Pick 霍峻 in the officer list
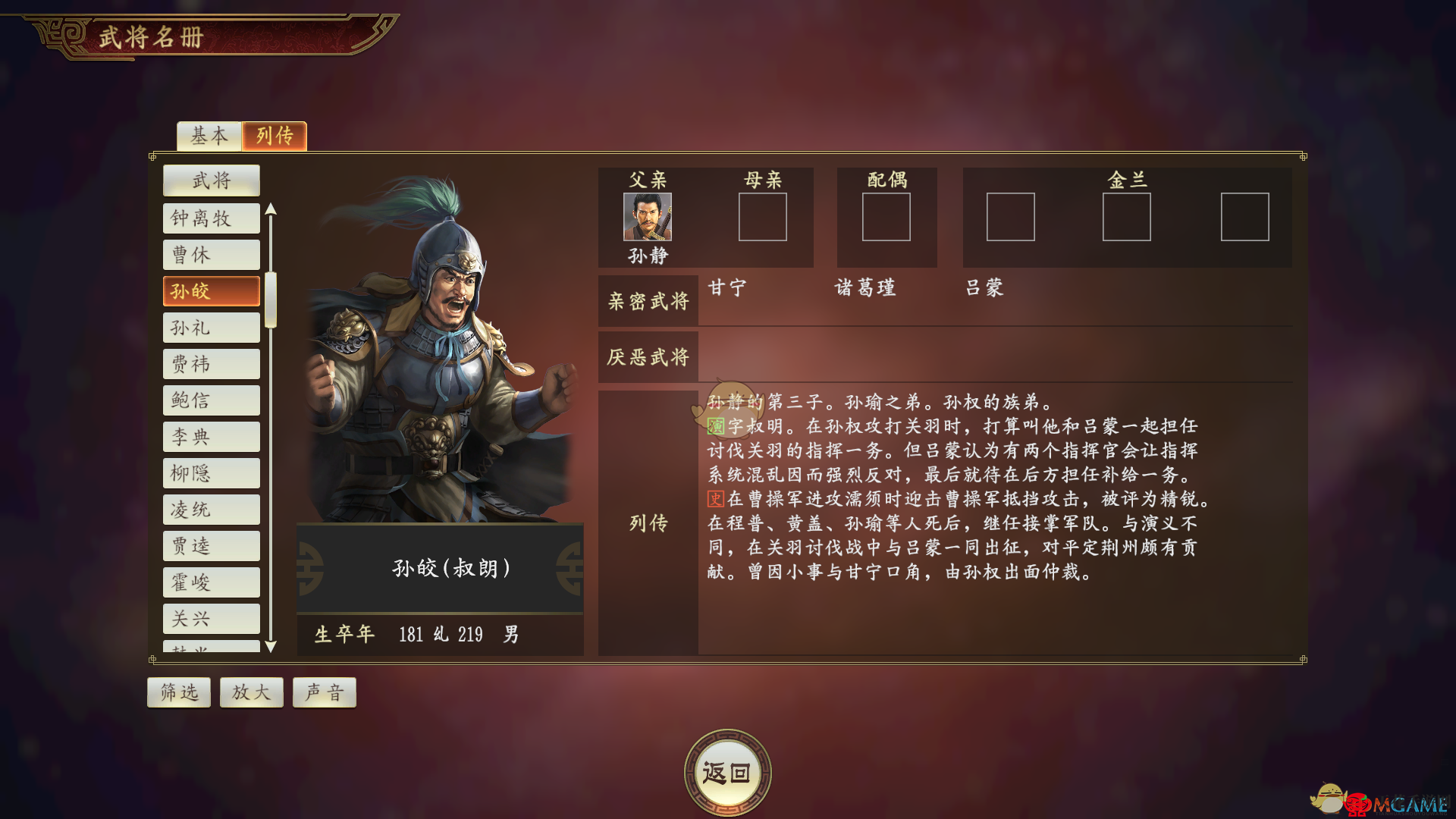The width and height of the screenshot is (1456, 819). pyautogui.click(x=212, y=582)
